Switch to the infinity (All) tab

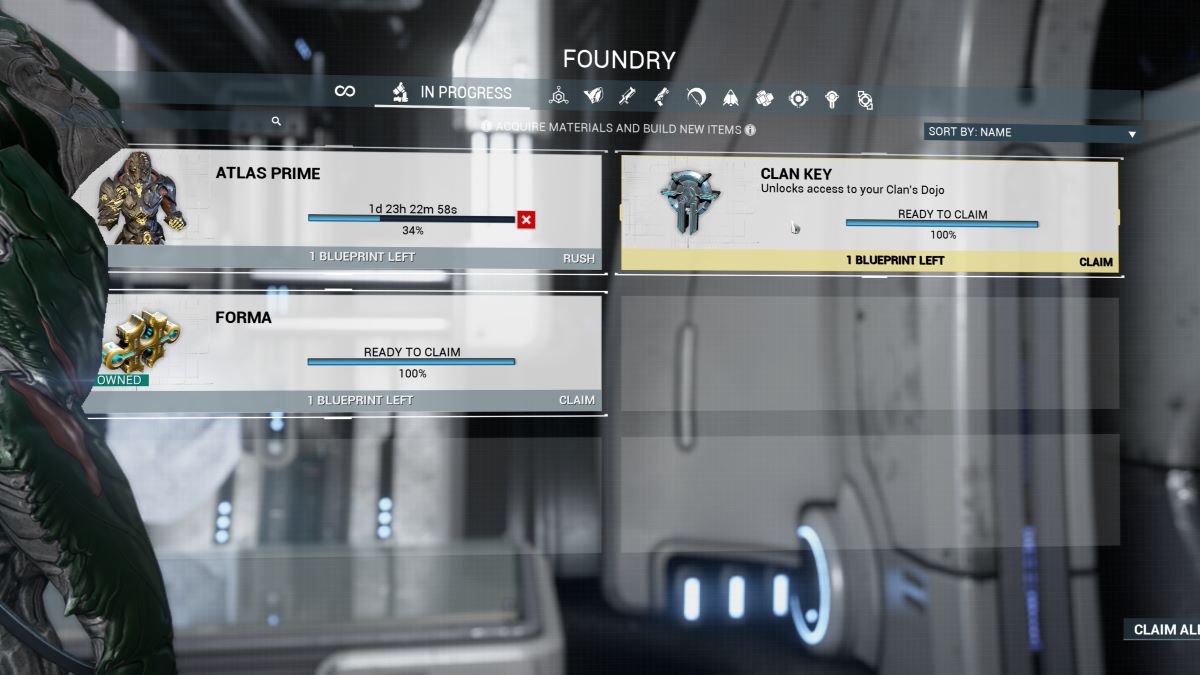click(x=345, y=92)
